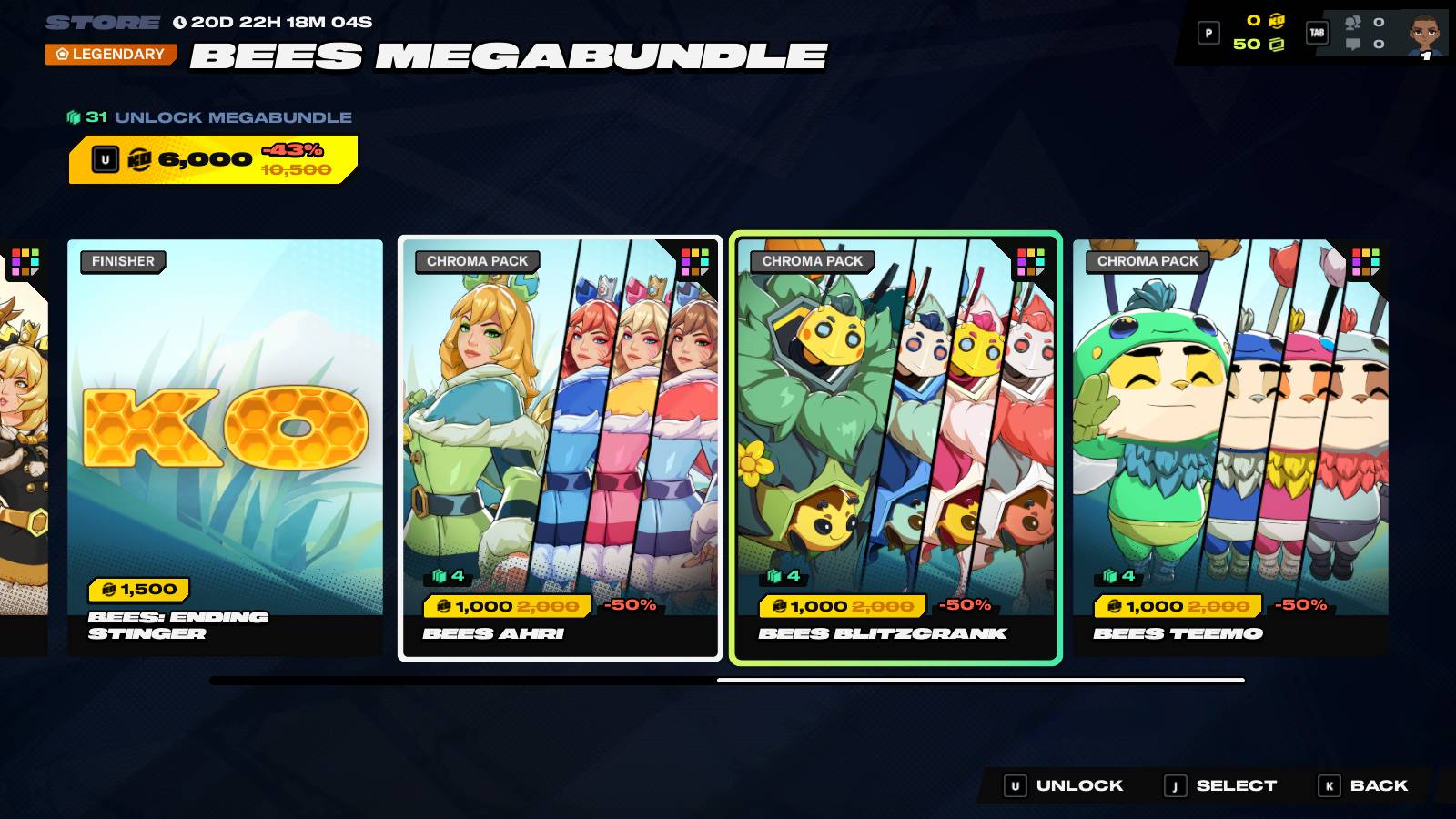Viewport: 1456px width, 819px height.
Task: Select the Bees: Ending Stinger finisher card
Action: tap(225, 446)
